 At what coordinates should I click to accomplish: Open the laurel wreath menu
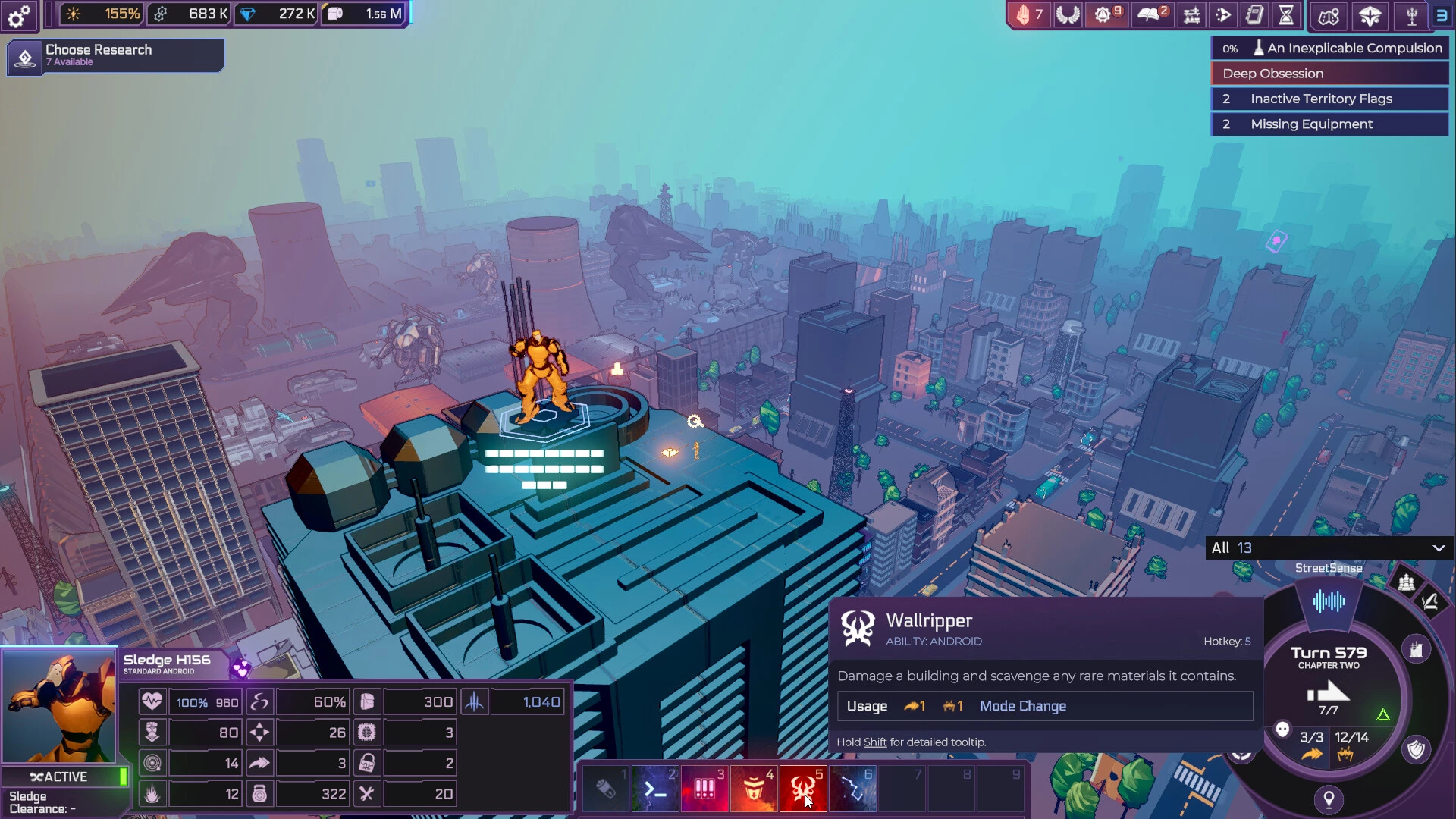click(x=1068, y=14)
